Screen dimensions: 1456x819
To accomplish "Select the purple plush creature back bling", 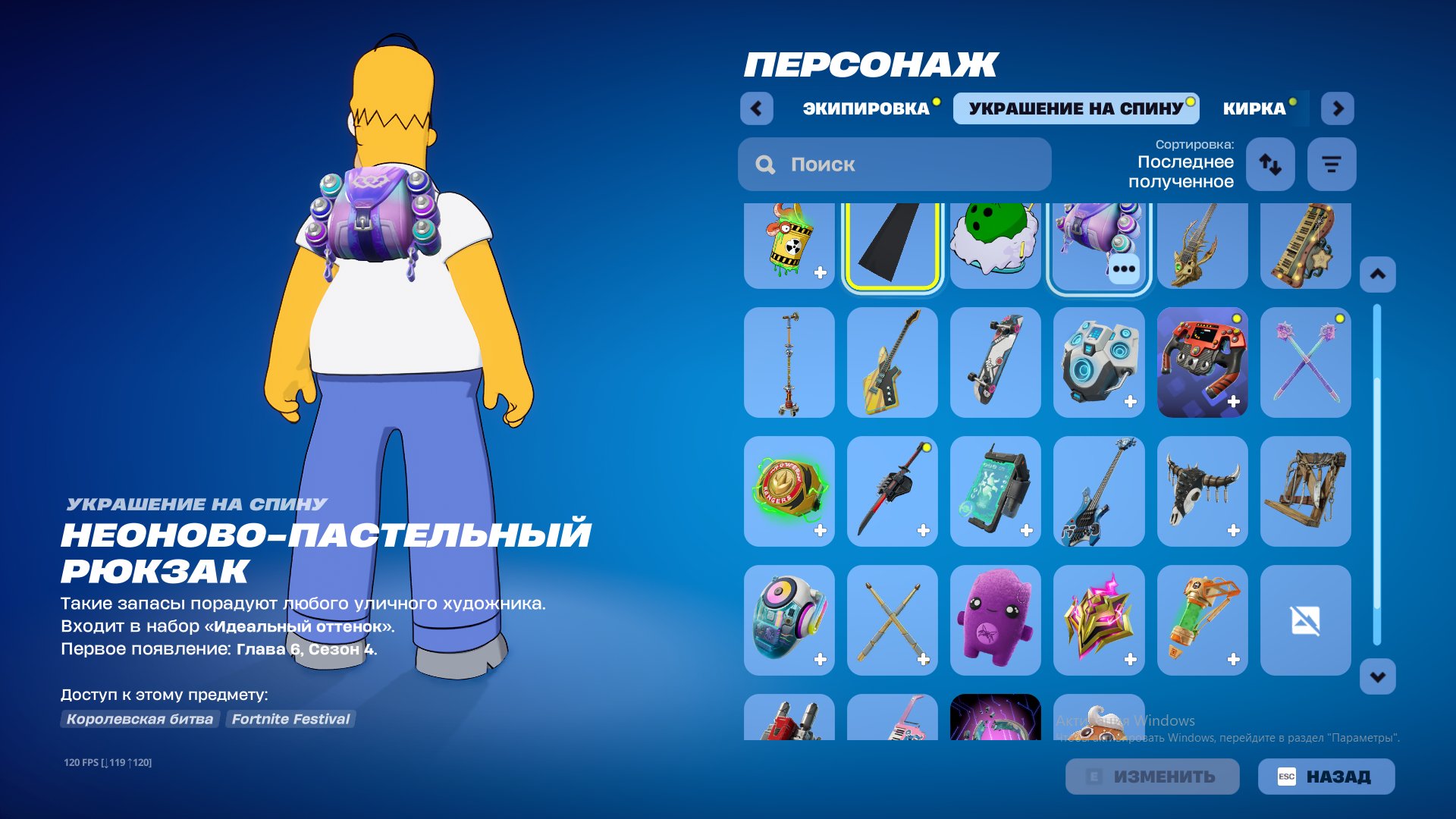I will [996, 620].
